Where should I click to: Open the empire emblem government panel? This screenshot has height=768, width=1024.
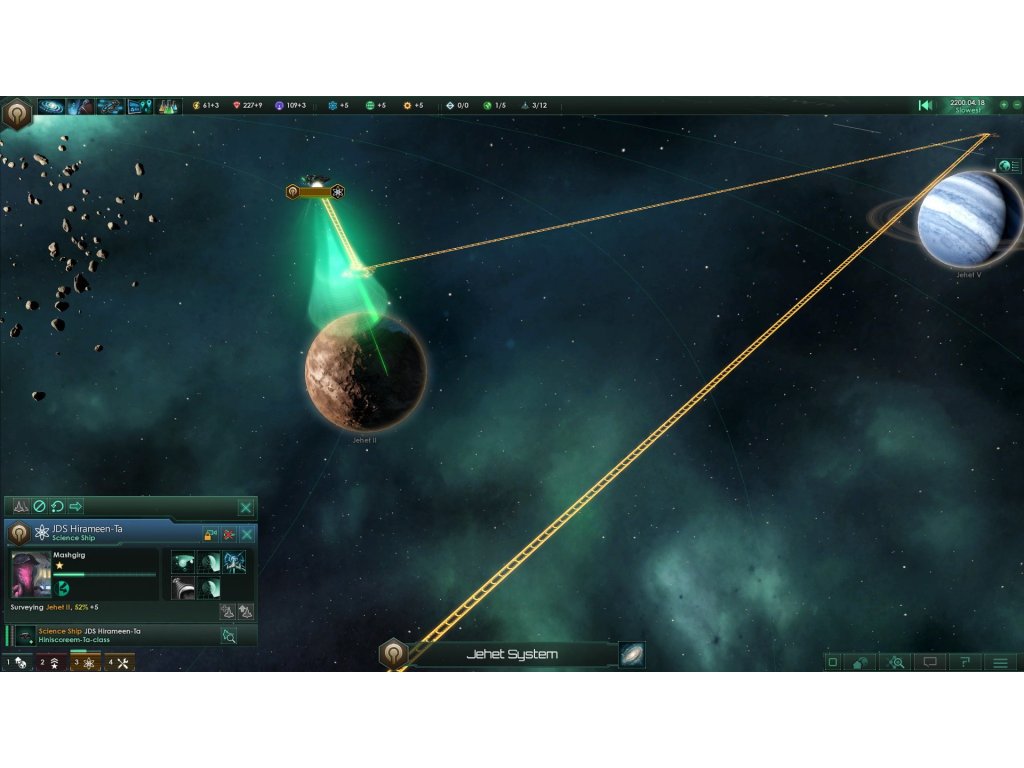[17, 113]
